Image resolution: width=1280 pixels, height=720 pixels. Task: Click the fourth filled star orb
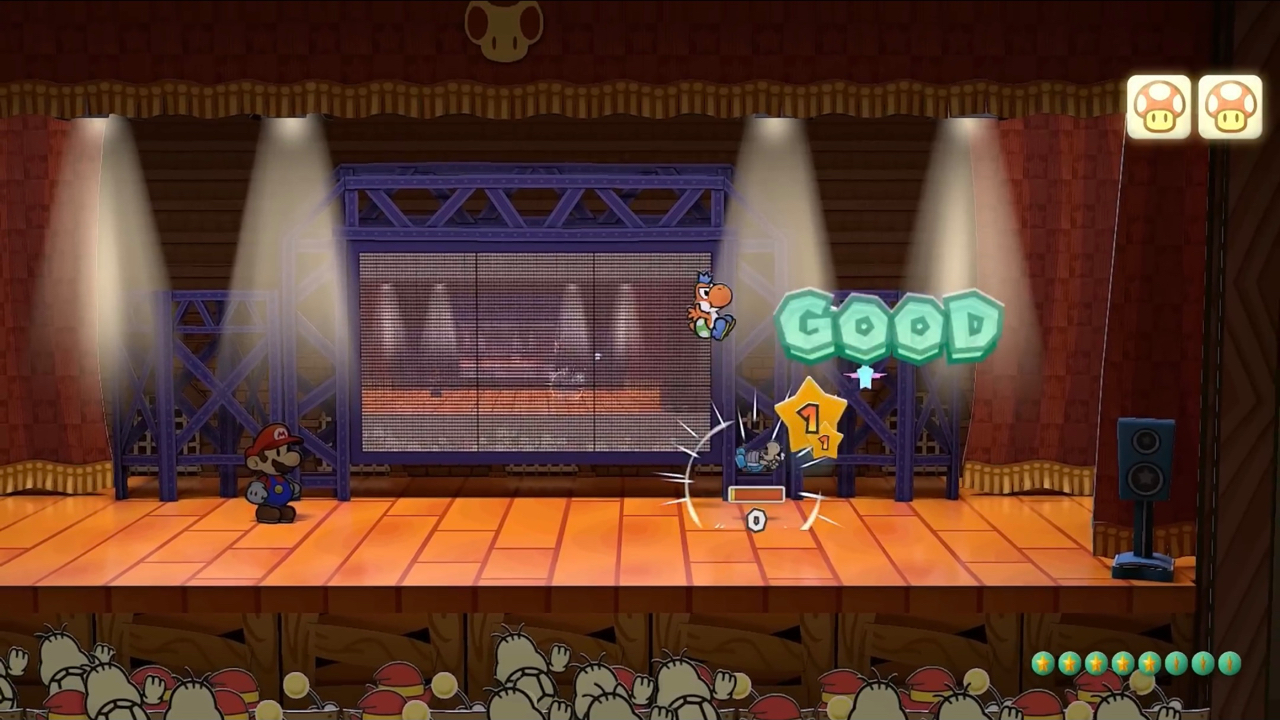(x=1122, y=662)
